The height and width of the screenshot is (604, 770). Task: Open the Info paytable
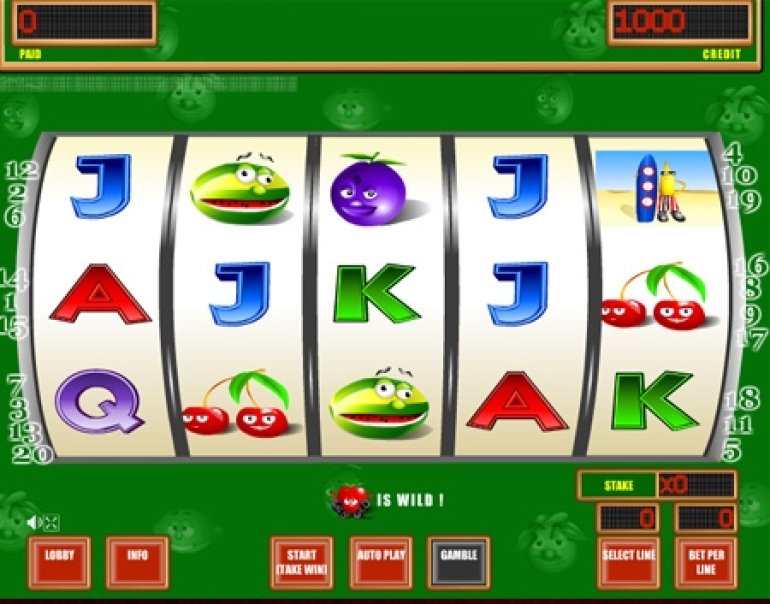coord(137,562)
